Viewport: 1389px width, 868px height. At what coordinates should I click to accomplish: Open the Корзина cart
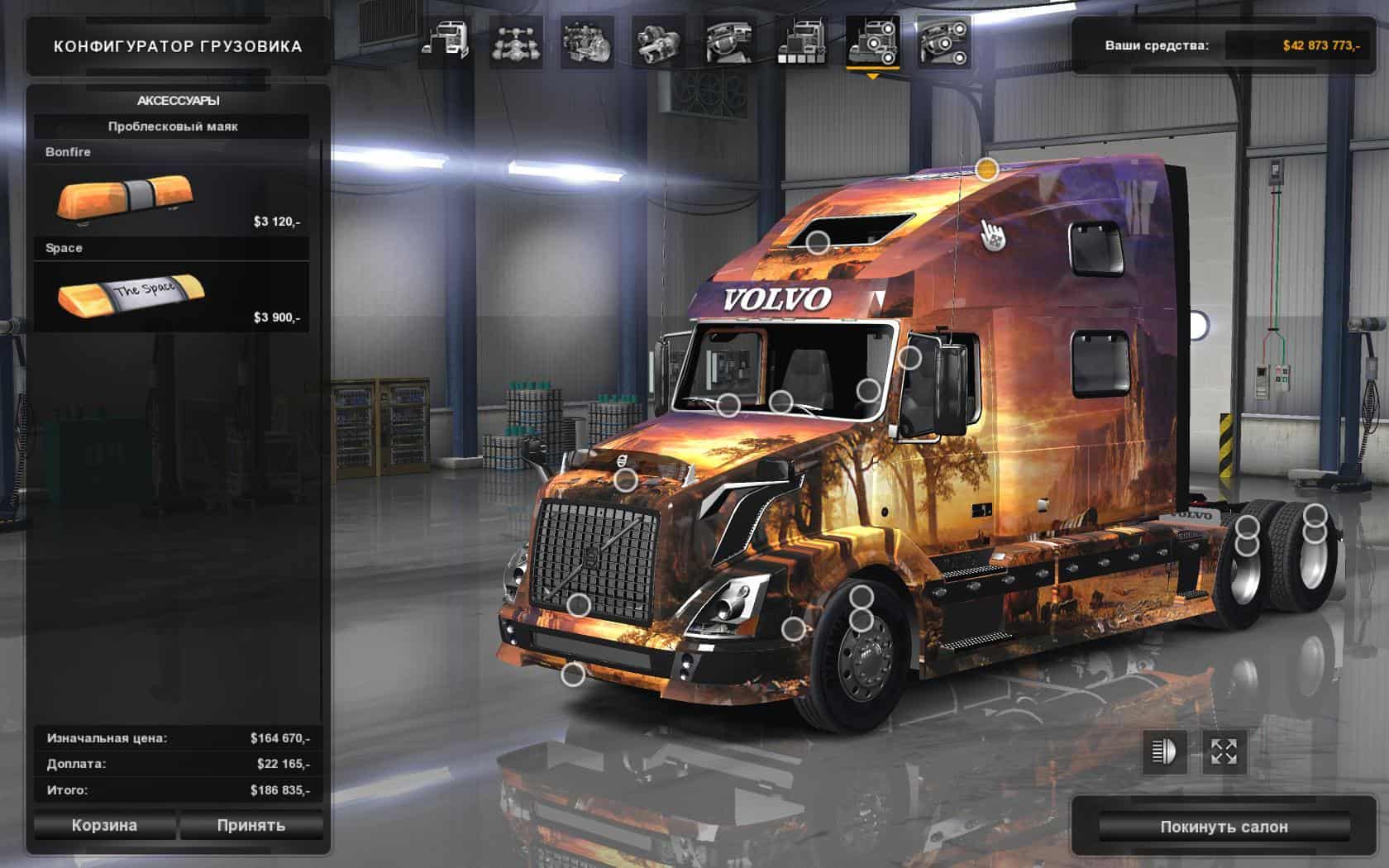pyautogui.click(x=104, y=825)
